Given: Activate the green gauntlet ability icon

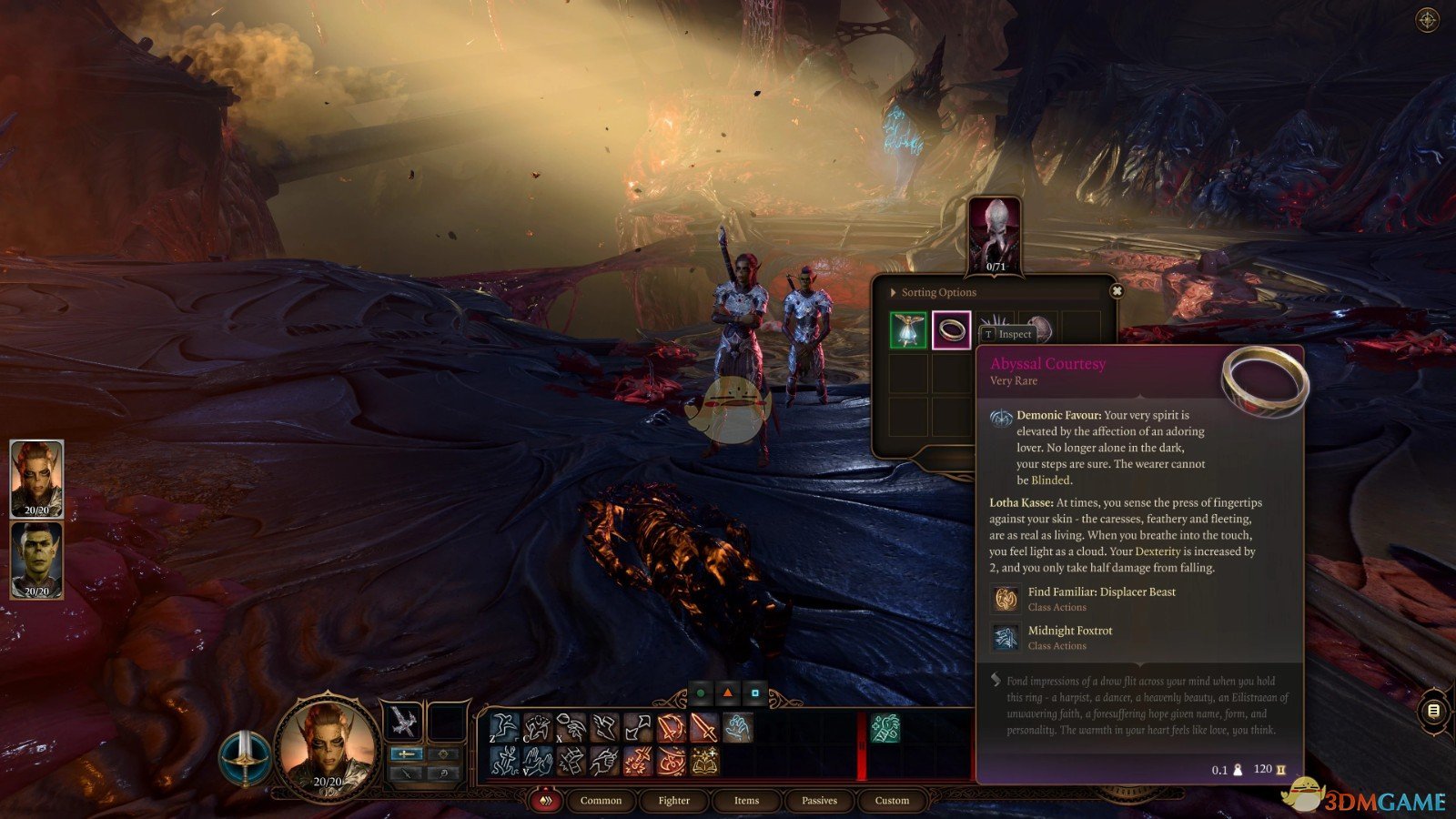Looking at the screenshot, I should coord(885,728).
